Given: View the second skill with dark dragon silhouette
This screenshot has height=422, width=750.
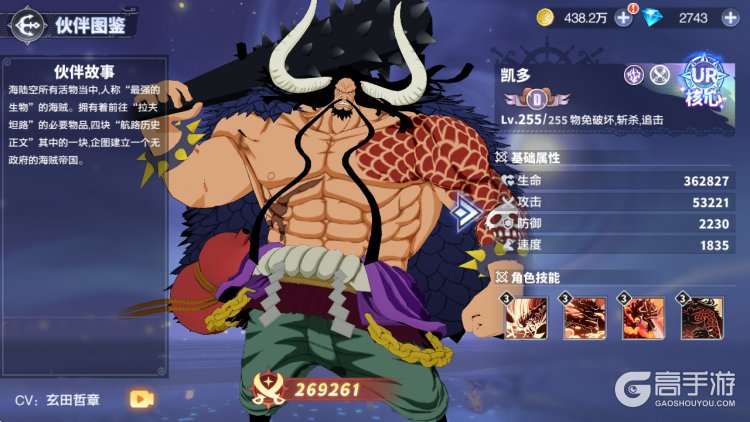Looking at the screenshot, I should click(x=582, y=318).
